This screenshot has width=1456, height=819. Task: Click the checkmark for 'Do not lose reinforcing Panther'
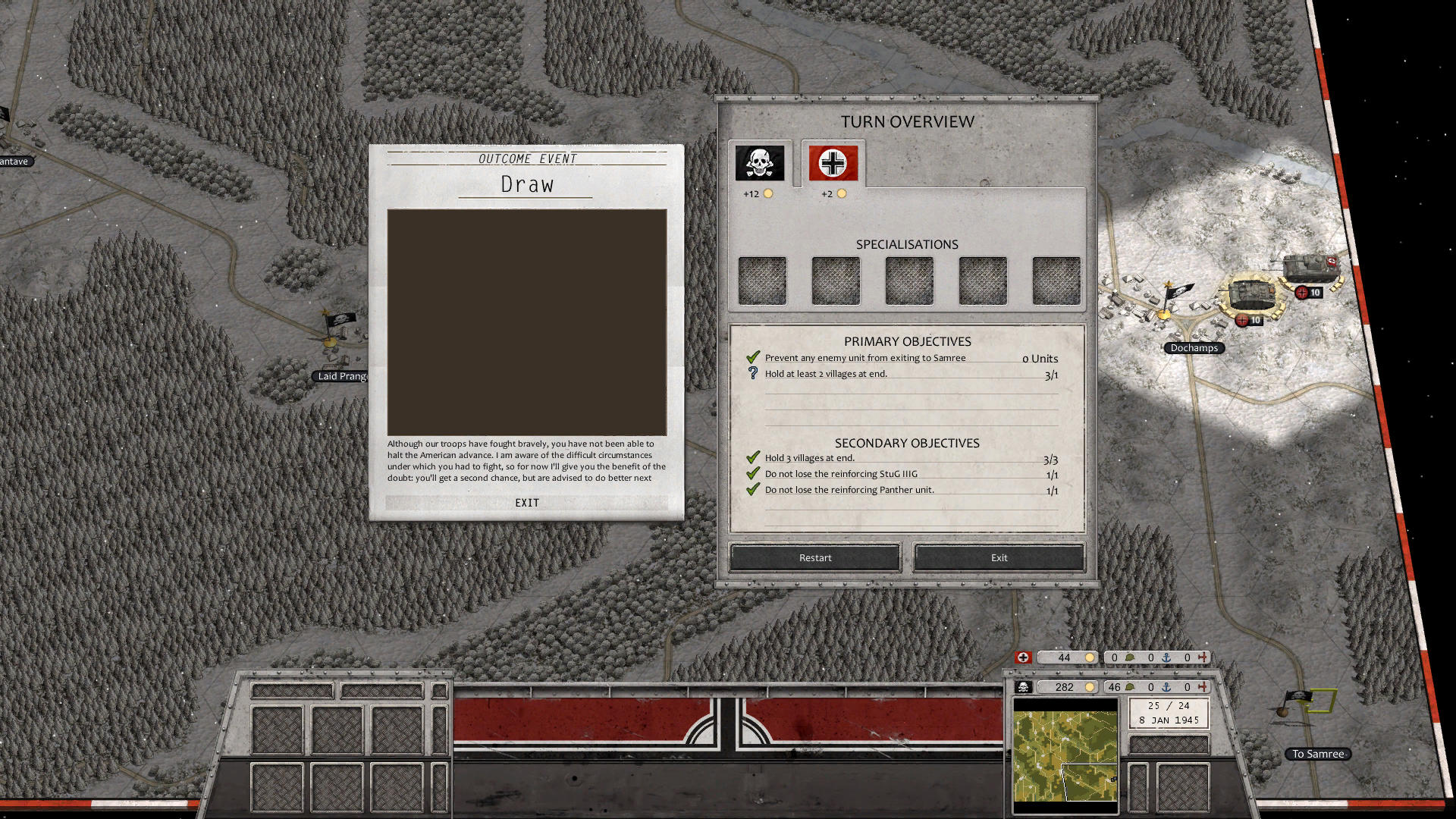752,490
